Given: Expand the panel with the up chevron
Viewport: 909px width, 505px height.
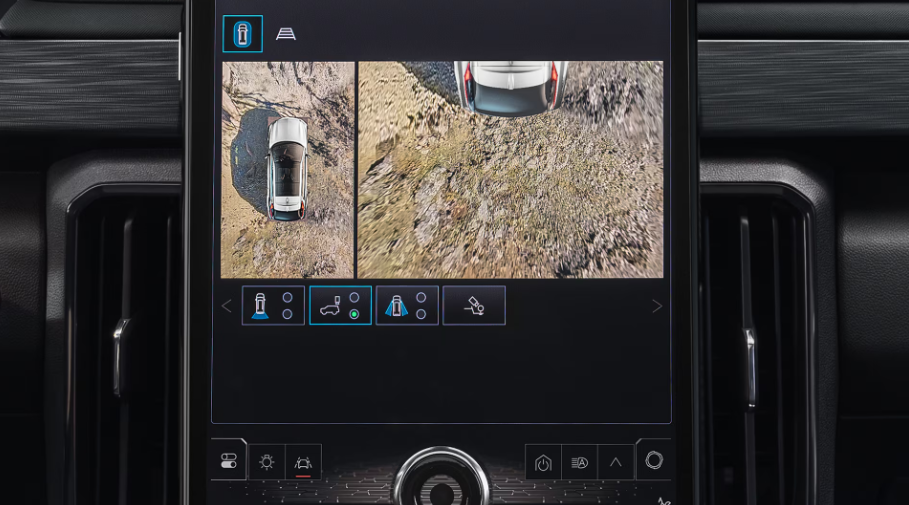Looking at the screenshot, I should point(615,462).
